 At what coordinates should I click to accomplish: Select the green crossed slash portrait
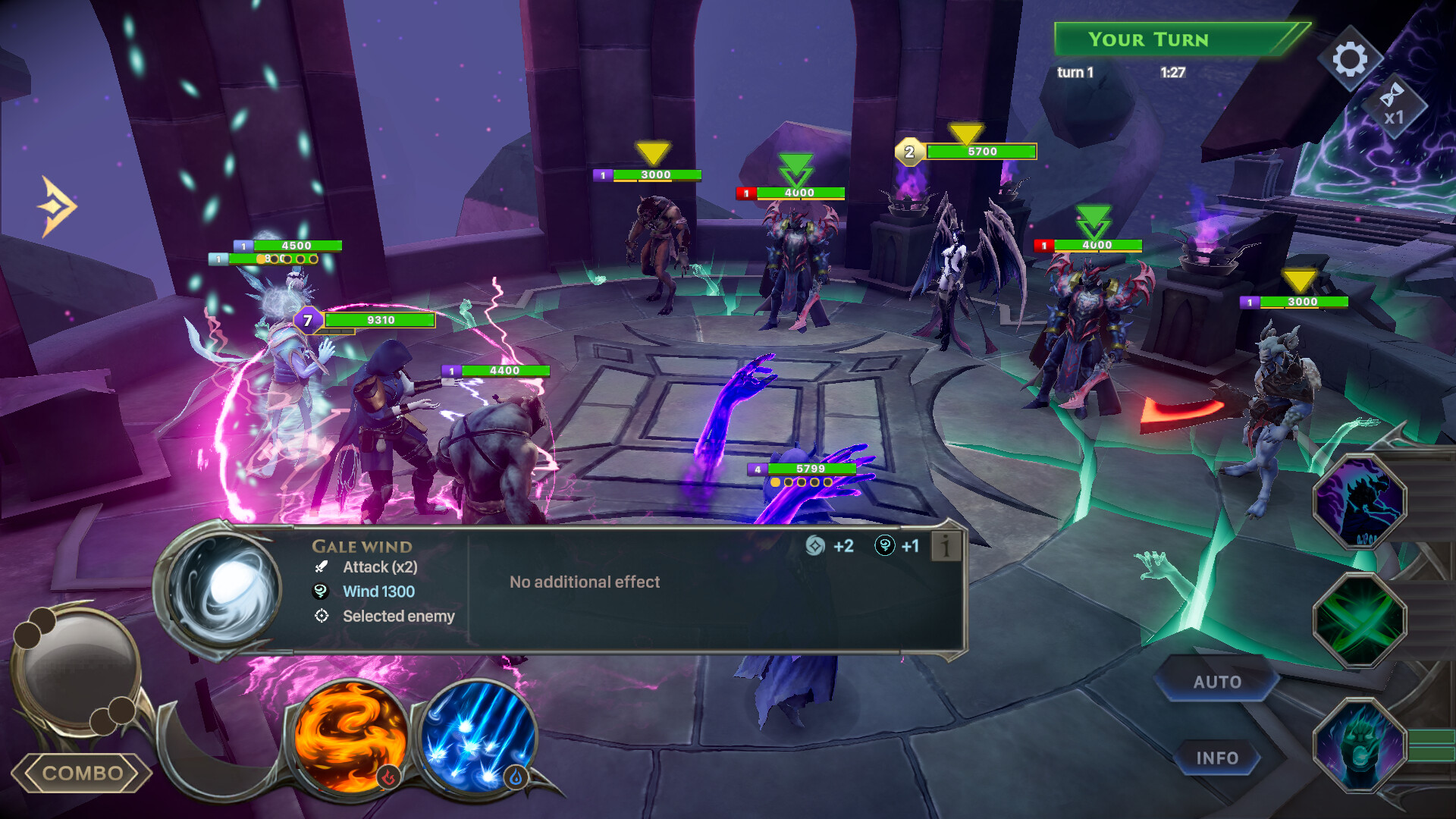click(x=1360, y=620)
